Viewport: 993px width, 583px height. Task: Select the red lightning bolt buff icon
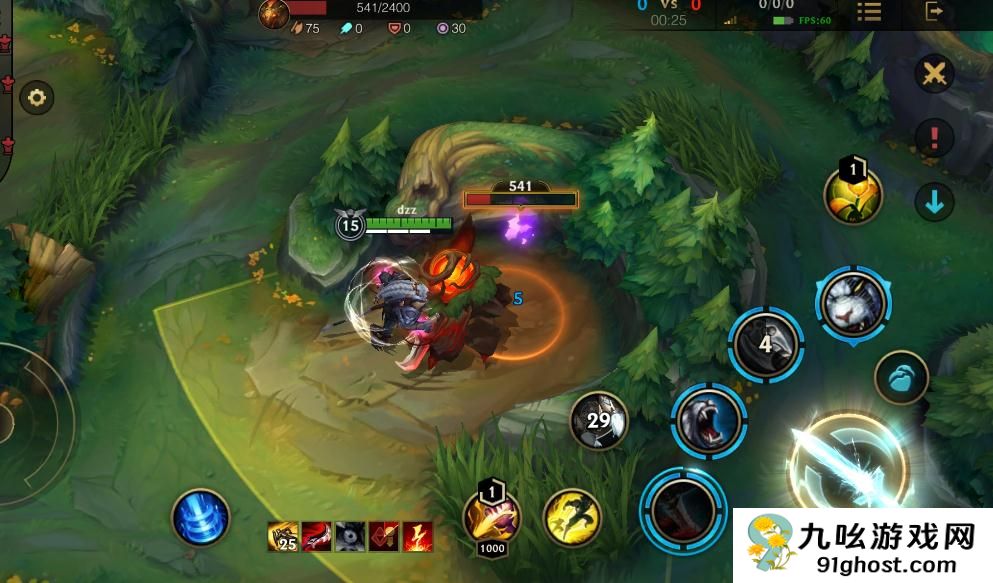point(417,537)
